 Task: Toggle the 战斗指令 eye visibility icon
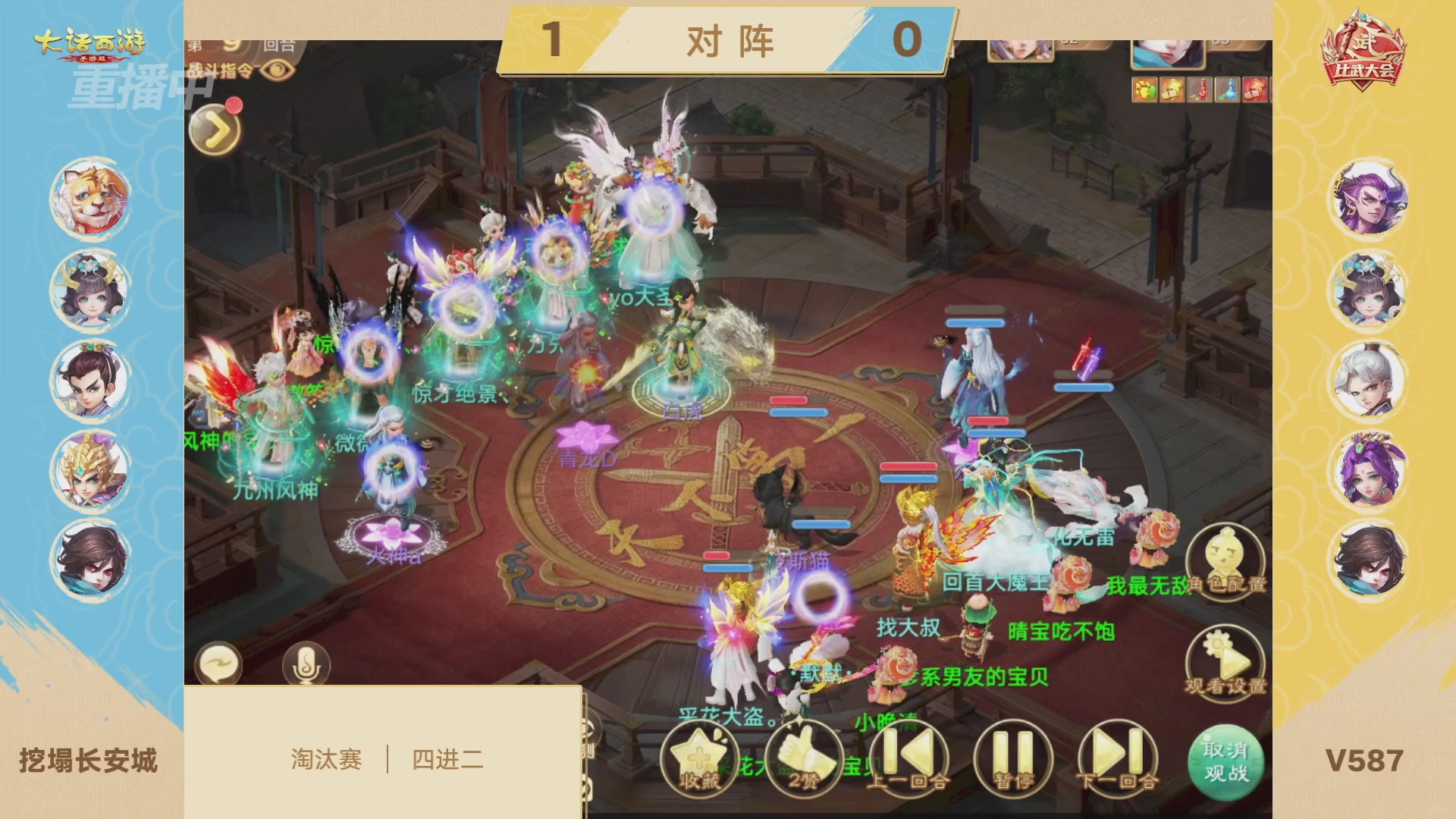point(277,71)
